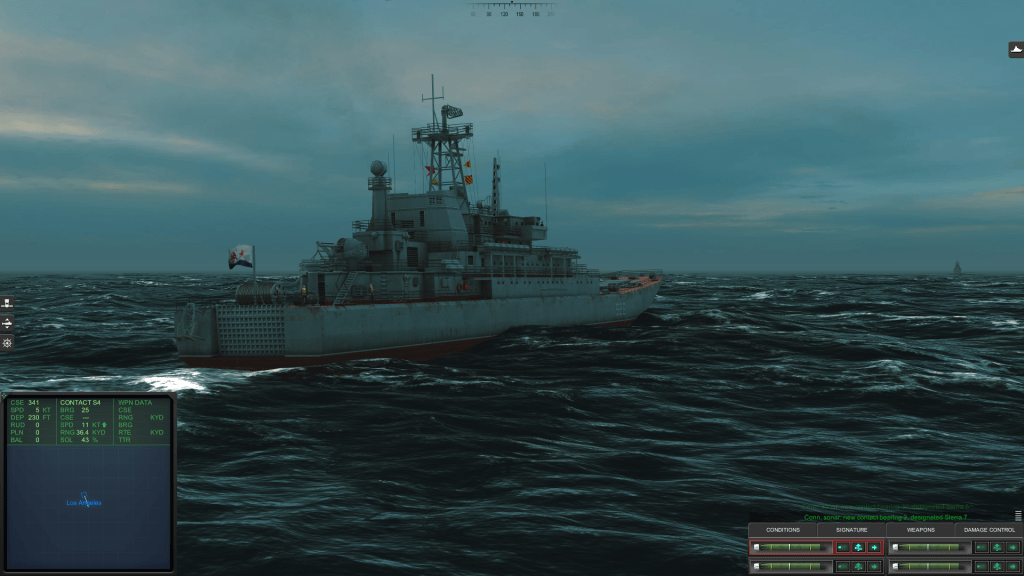Show the Damage Control tab
The image size is (1024, 576).
989,529
